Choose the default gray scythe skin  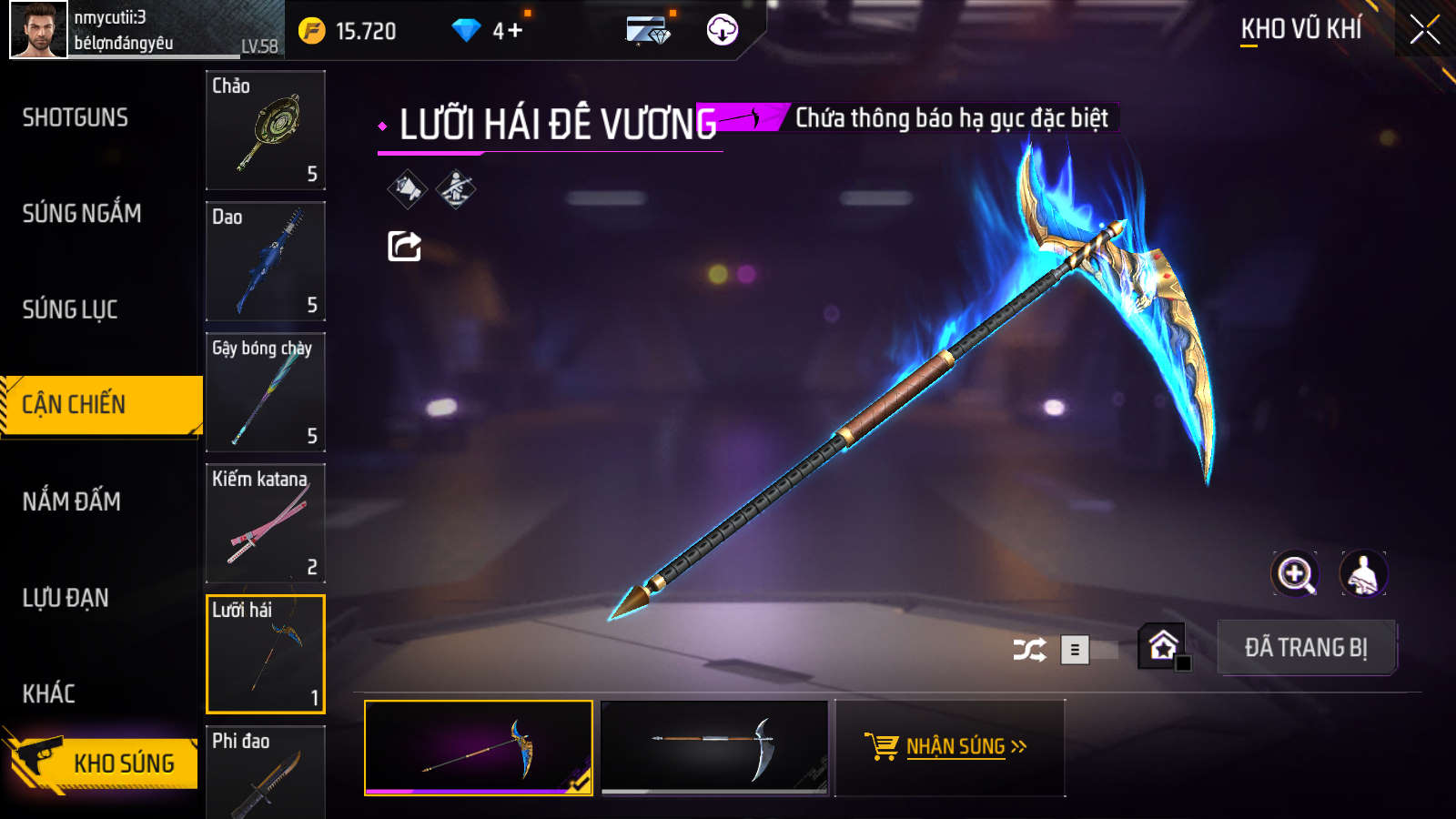[715, 747]
